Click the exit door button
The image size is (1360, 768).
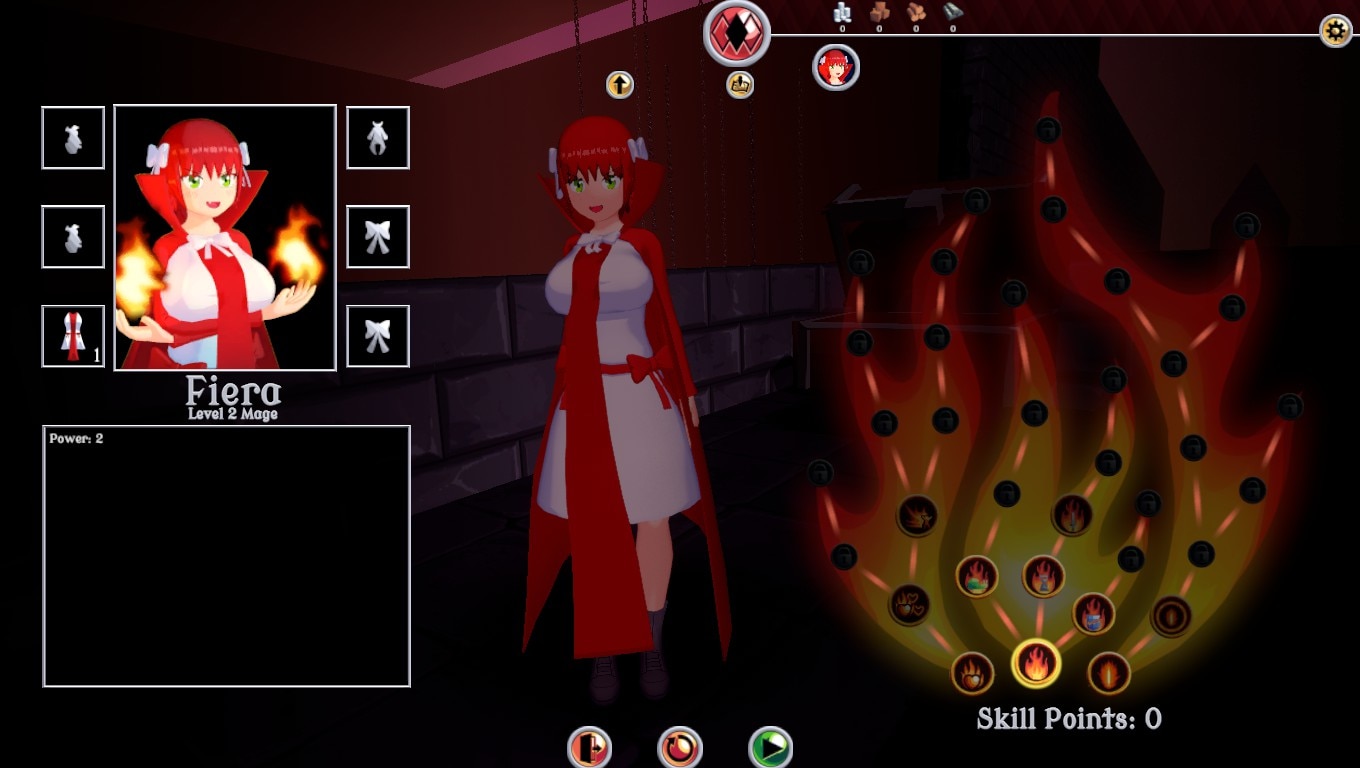click(x=589, y=747)
